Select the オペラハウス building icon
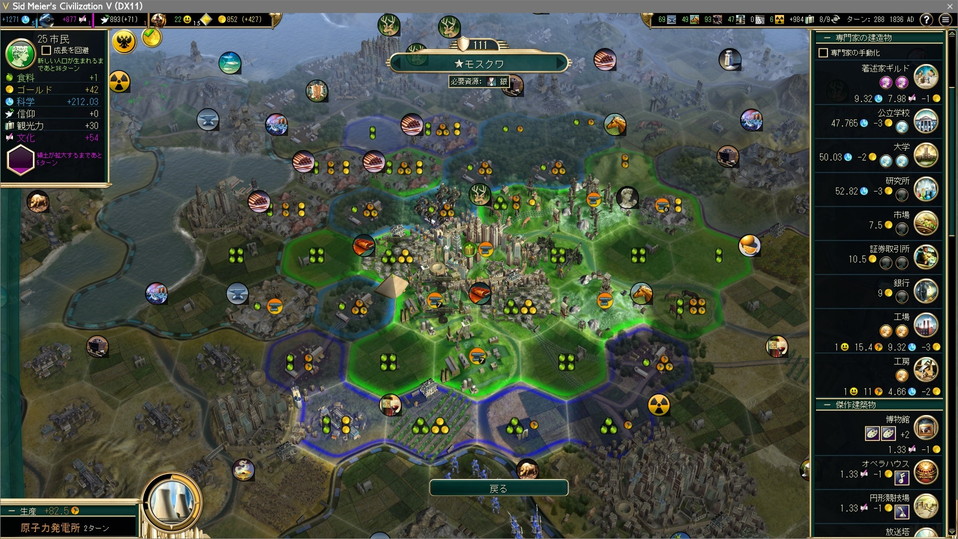The image size is (958, 539). click(x=925, y=469)
